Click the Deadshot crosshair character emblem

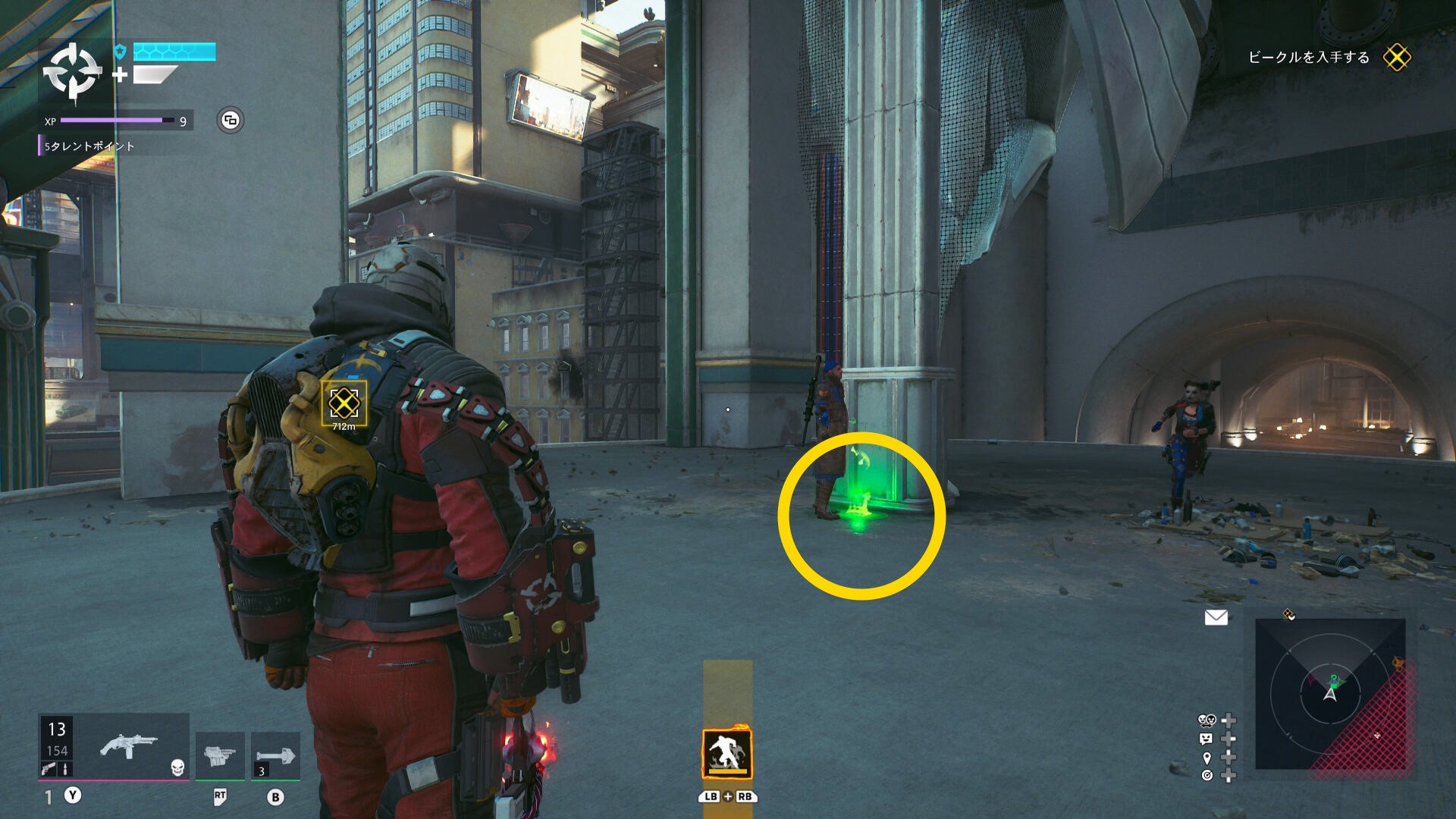72,72
